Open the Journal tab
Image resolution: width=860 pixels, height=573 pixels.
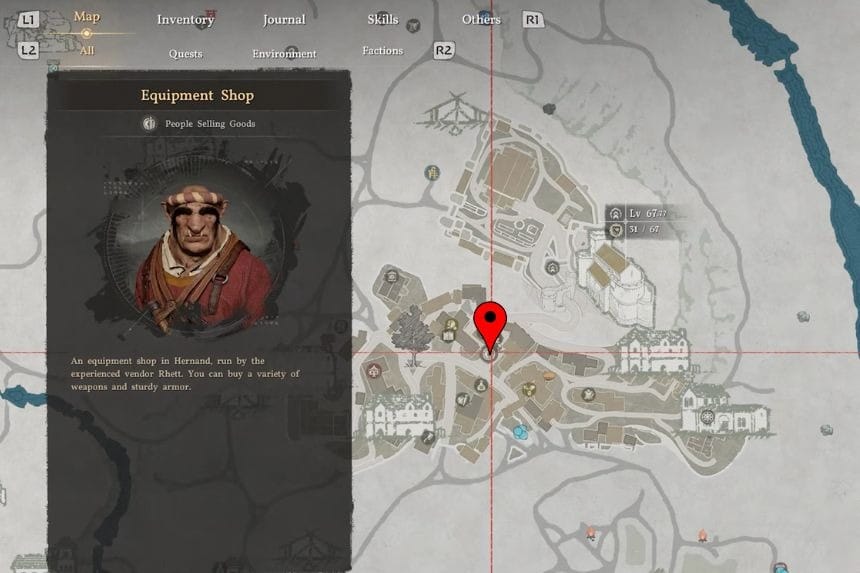coord(284,20)
